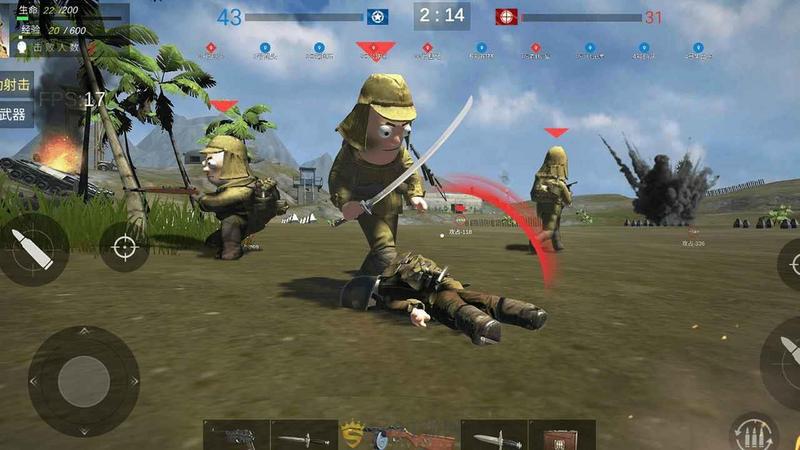The image size is (800, 450).
Task: Toggle the auto-fire (射击) button
Action: click(x=16, y=83)
